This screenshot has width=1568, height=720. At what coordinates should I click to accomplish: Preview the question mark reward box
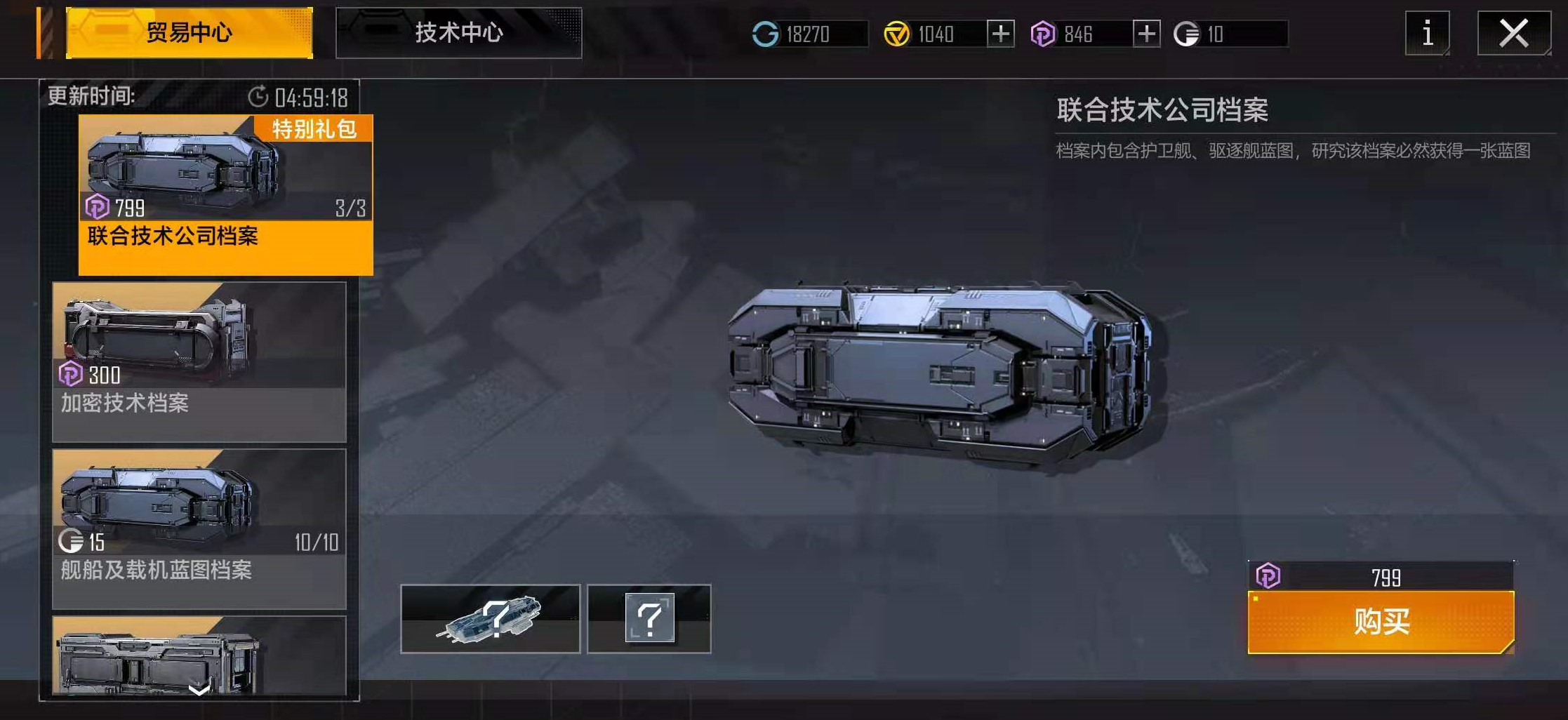(649, 619)
